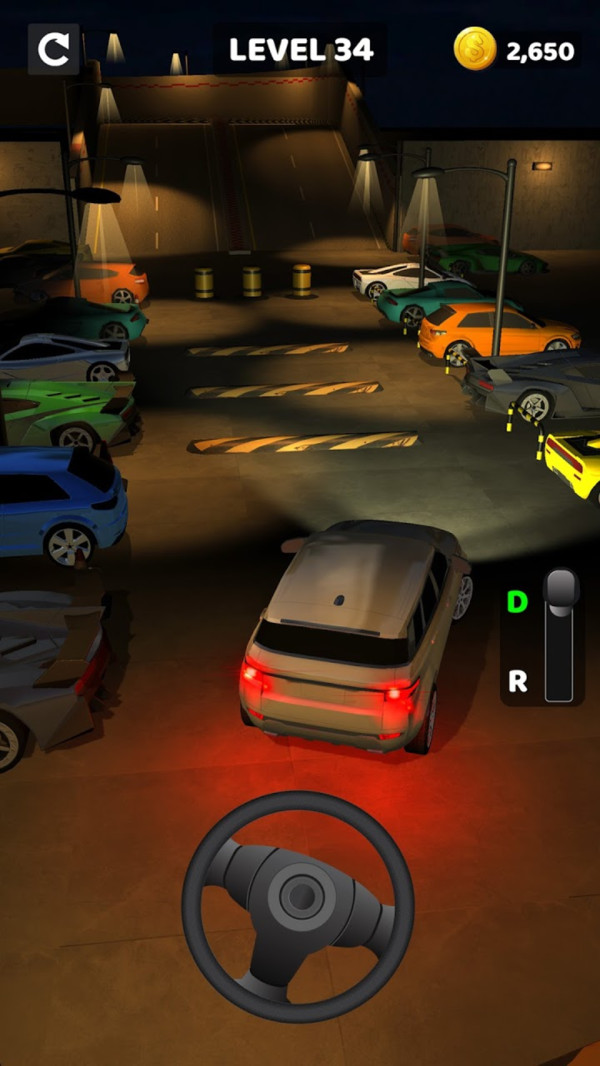Tap the gold coin icon

475,49
